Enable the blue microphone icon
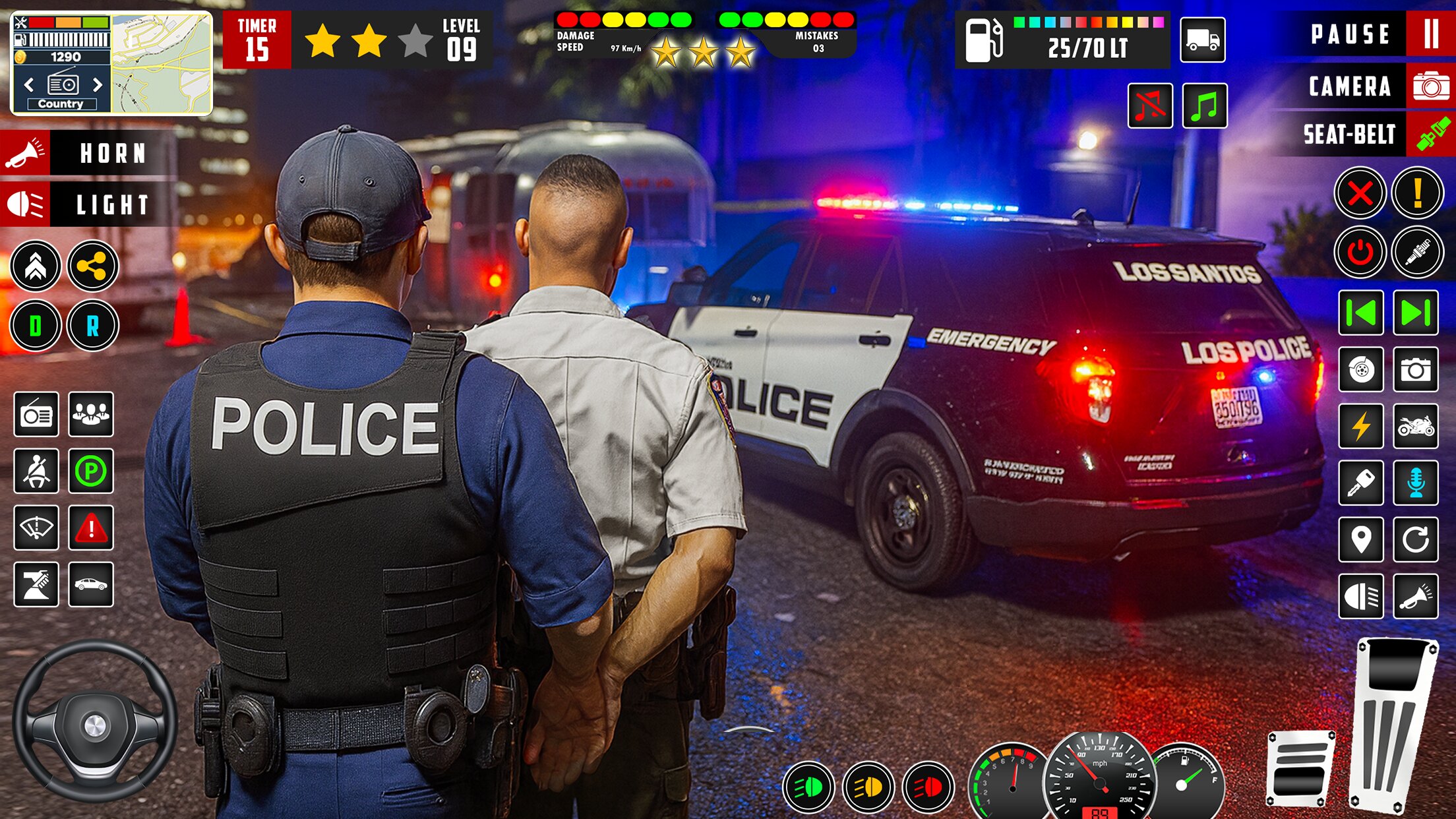 (x=1415, y=483)
